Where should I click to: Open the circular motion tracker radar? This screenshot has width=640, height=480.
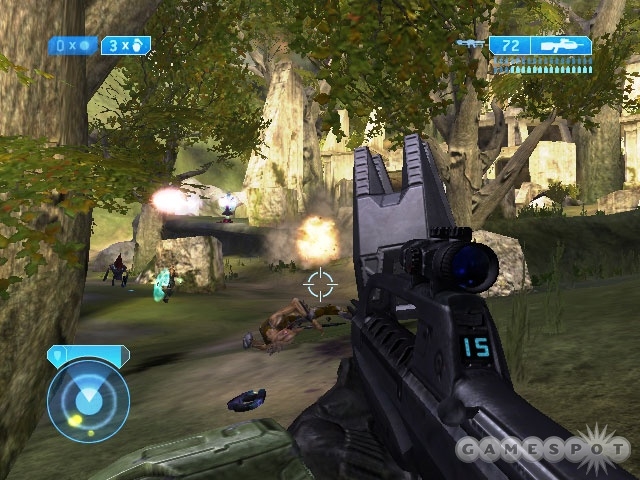(x=88, y=399)
